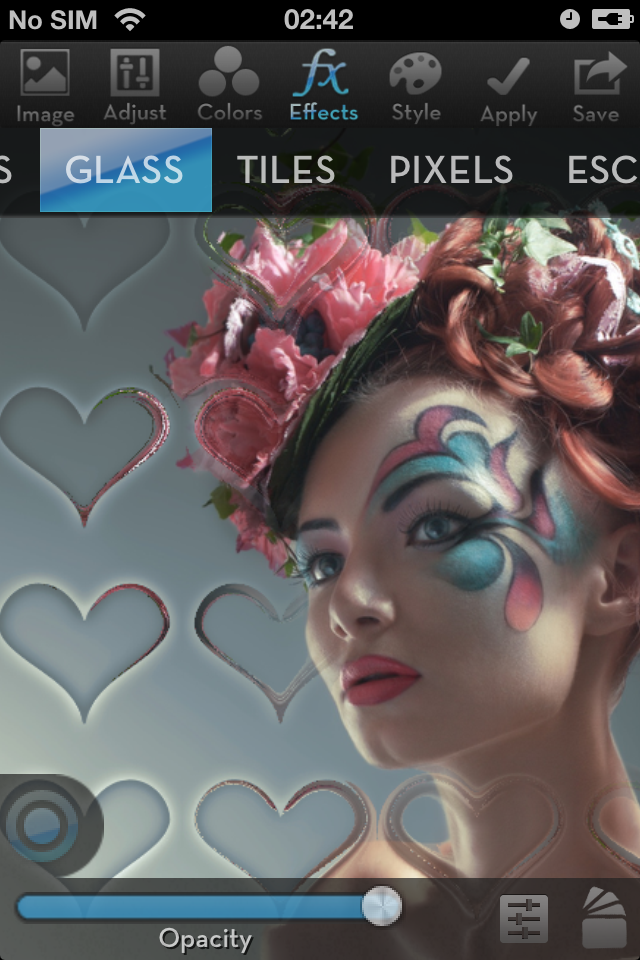The height and width of the screenshot is (960, 640).
Task: Open the Adjust tools
Action: (x=135, y=86)
